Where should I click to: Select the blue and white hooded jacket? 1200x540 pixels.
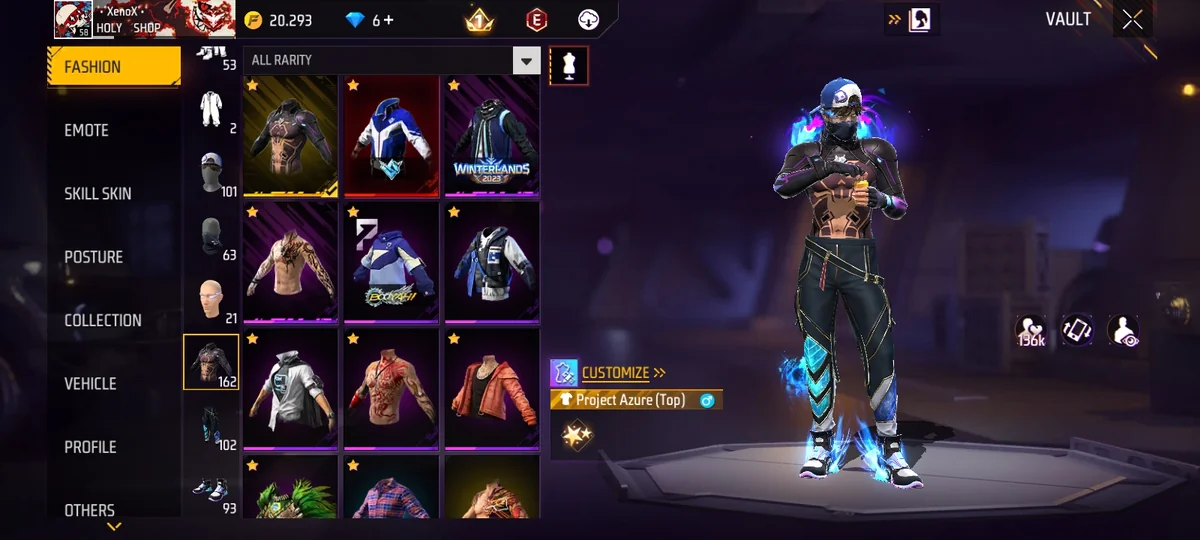tap(391, 136)
